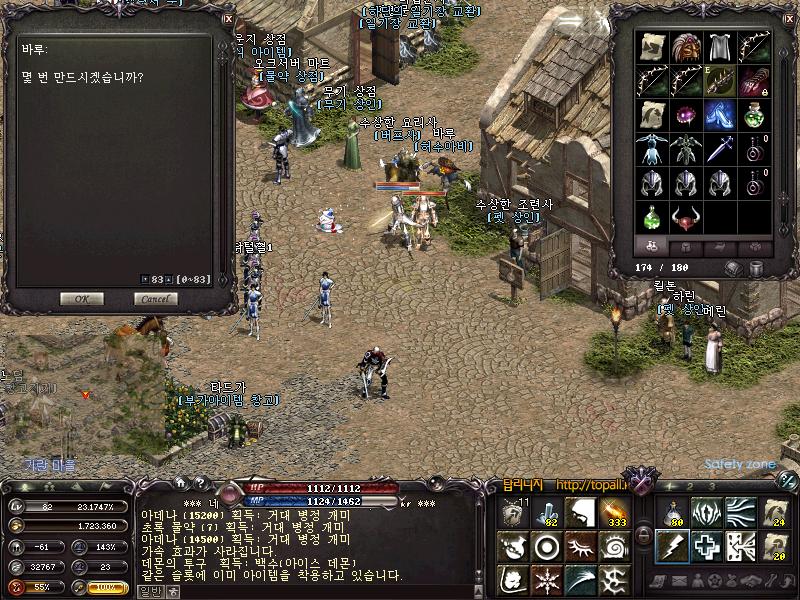Switch to the potions inventory tab
This screenshot has height=600, width=800.
tap(651, 245)
